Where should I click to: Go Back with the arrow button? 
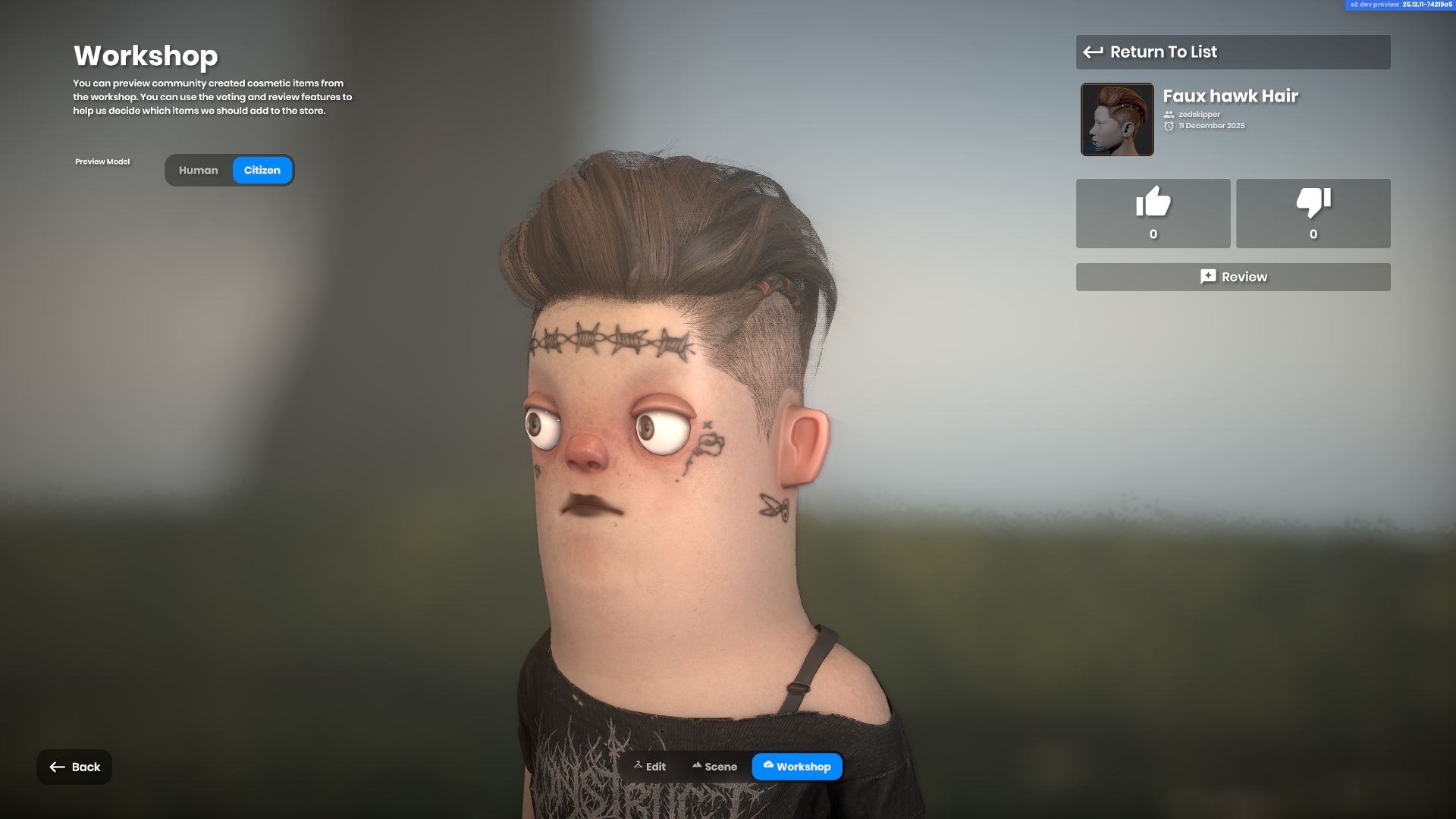[74, 767]
